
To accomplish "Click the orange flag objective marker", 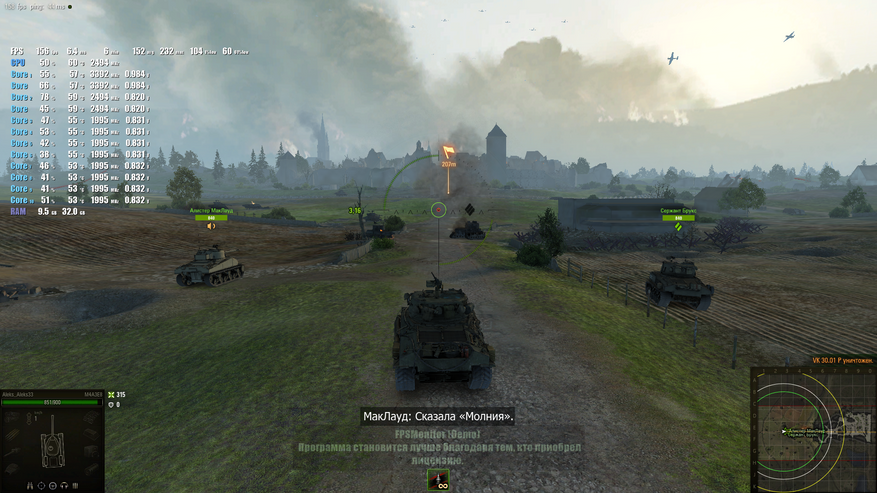I will [x=448, y=153].
